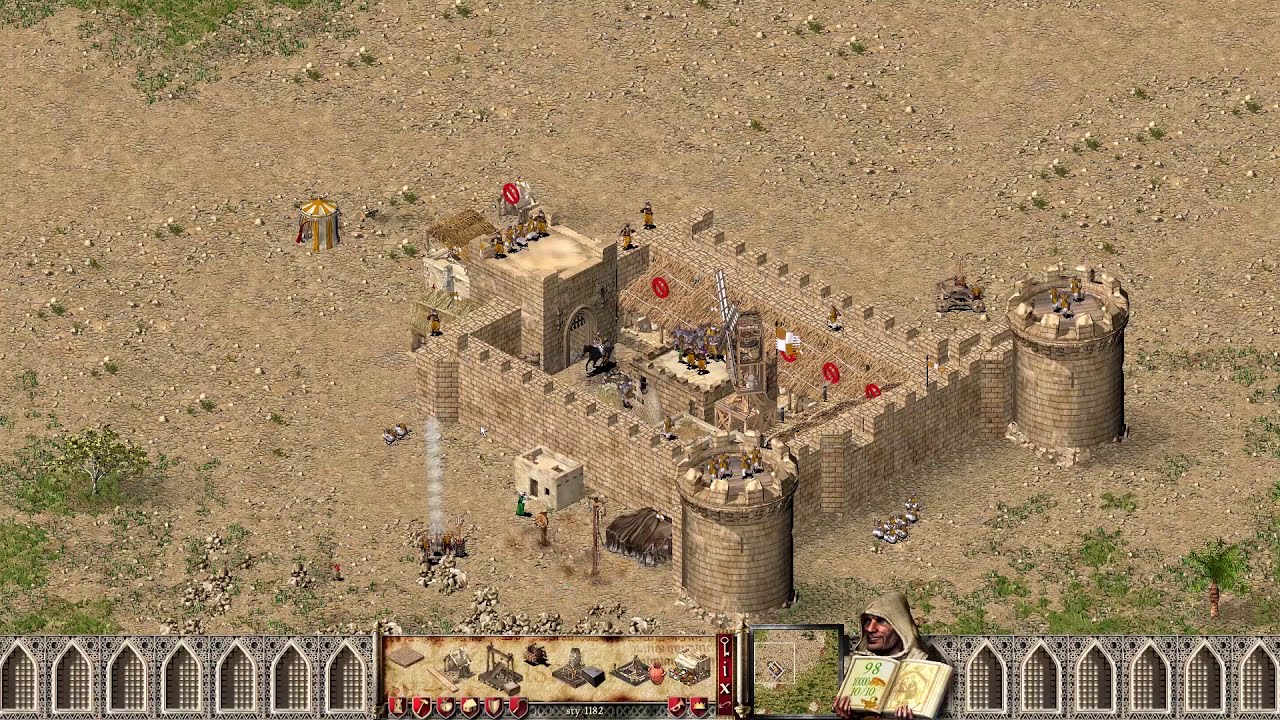This screenshot has width=1280, height=720.
Task: Click the minimap
Action: [x=795, y=670]
